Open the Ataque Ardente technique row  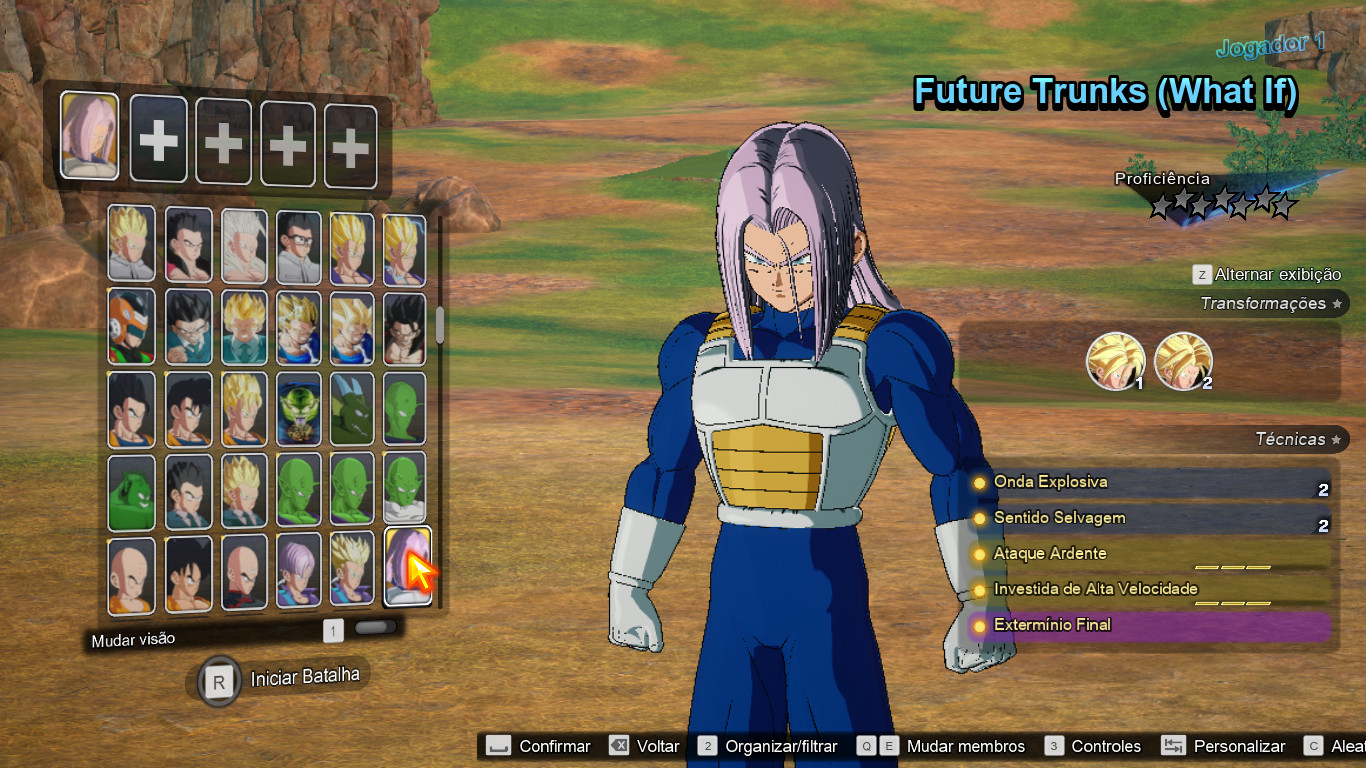pyautogui.click(x=1150, y=554)
